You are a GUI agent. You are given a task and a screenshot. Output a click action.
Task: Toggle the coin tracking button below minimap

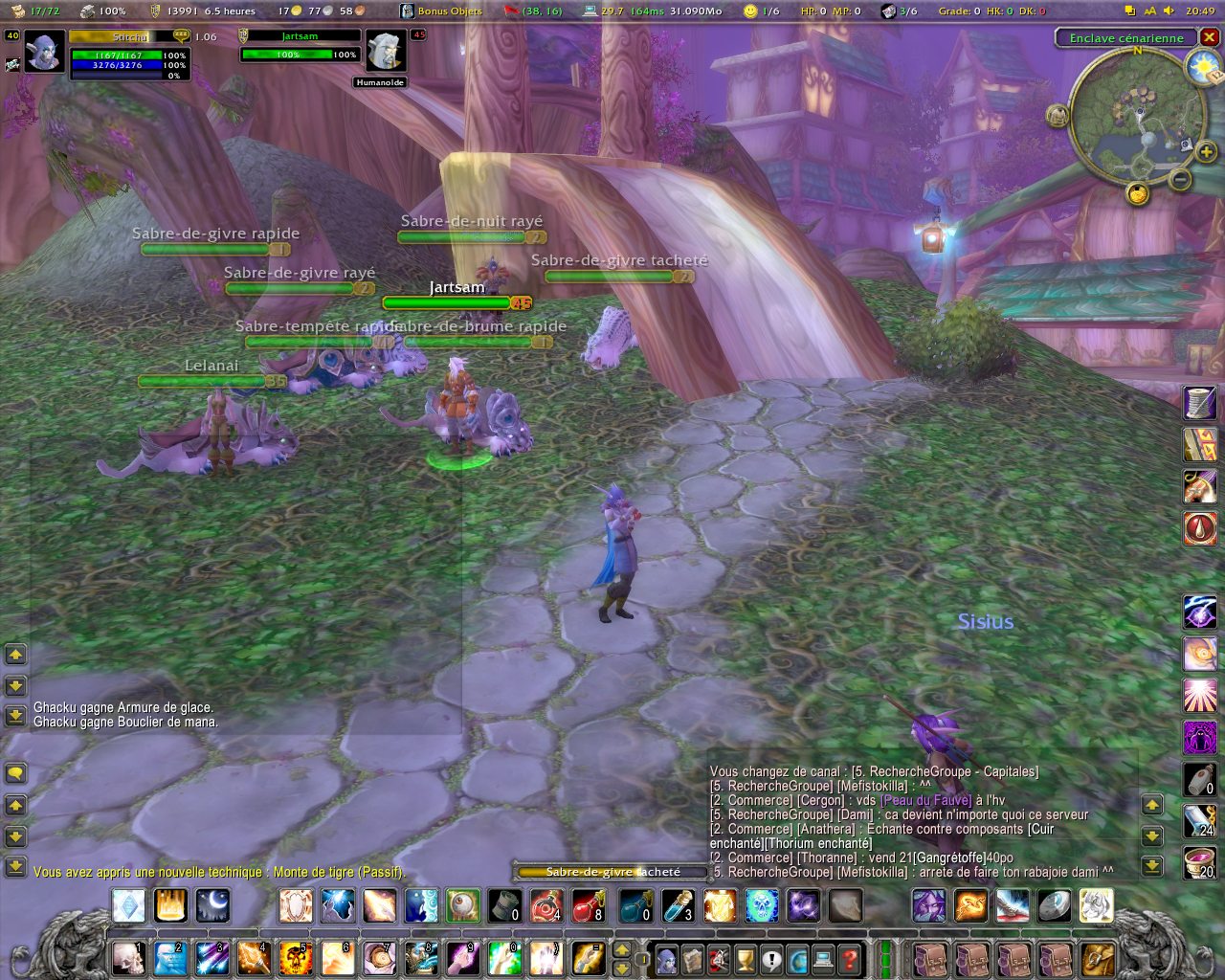[x=1137, y=194]
